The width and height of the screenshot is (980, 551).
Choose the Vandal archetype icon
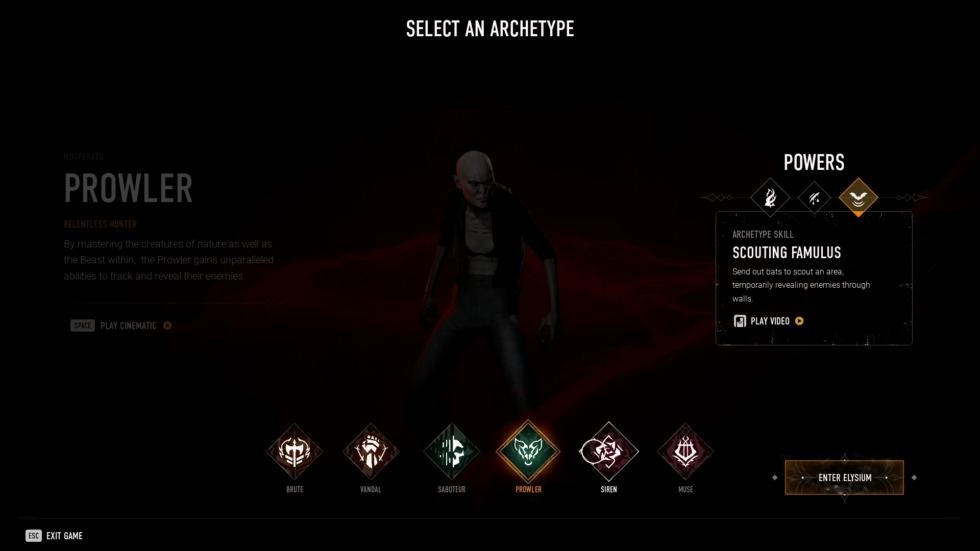(371, 452)
